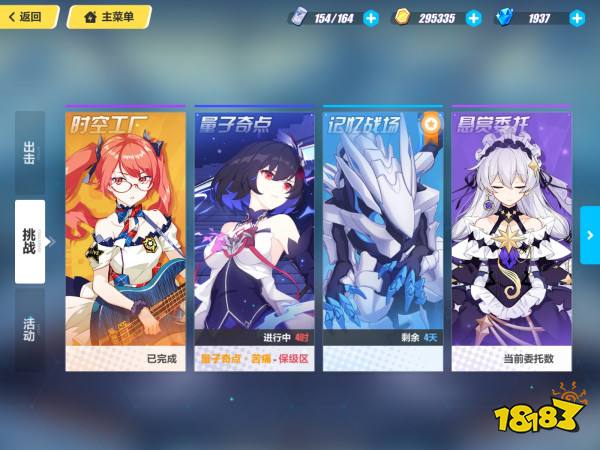Add gold coins with the plus button

point(474,18)
